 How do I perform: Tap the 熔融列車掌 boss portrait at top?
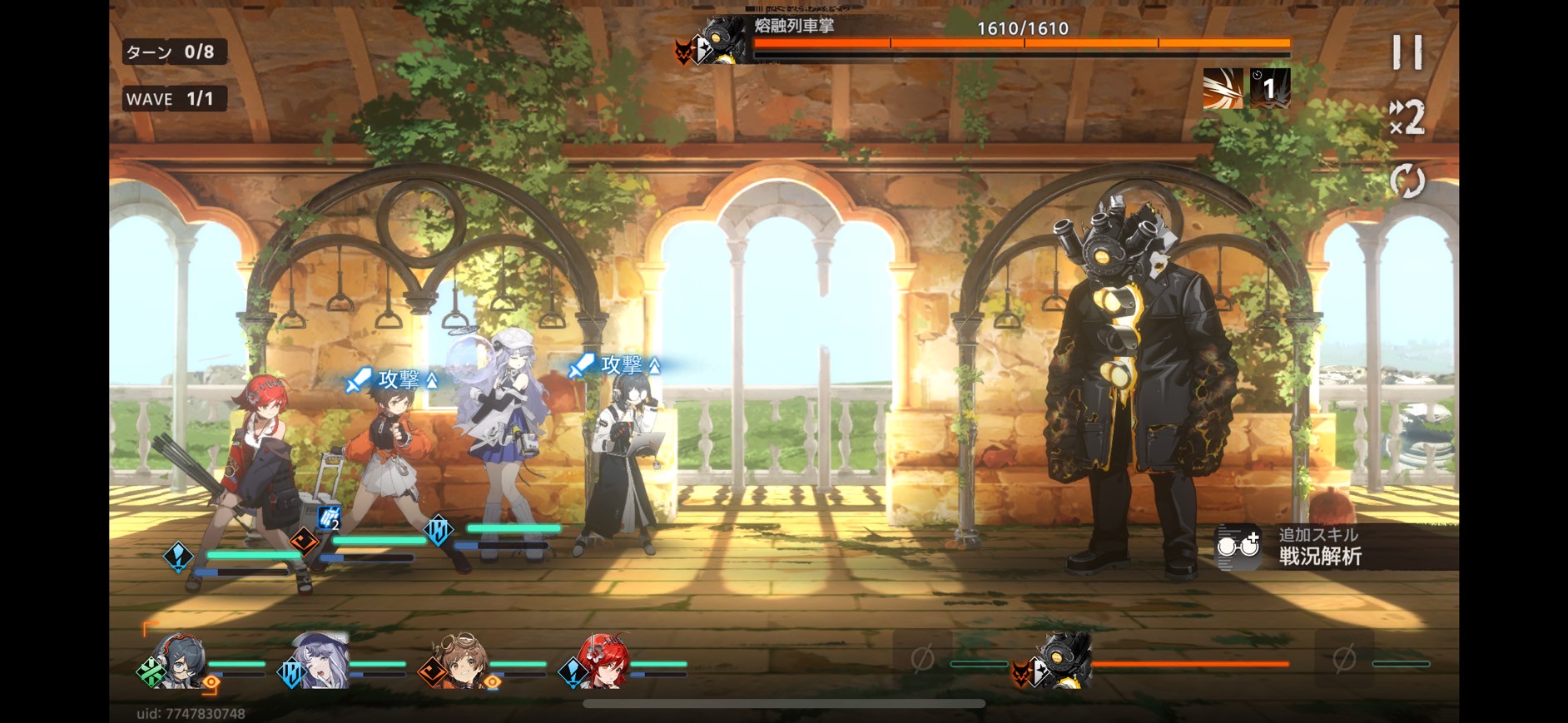[717, 42]
